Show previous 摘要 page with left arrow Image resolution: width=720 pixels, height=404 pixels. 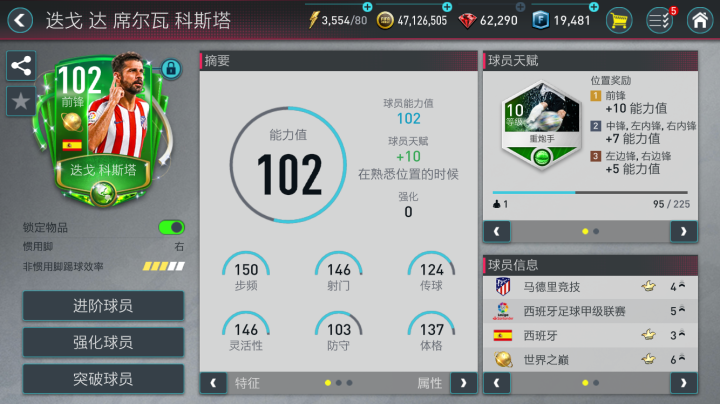[213, 382]
